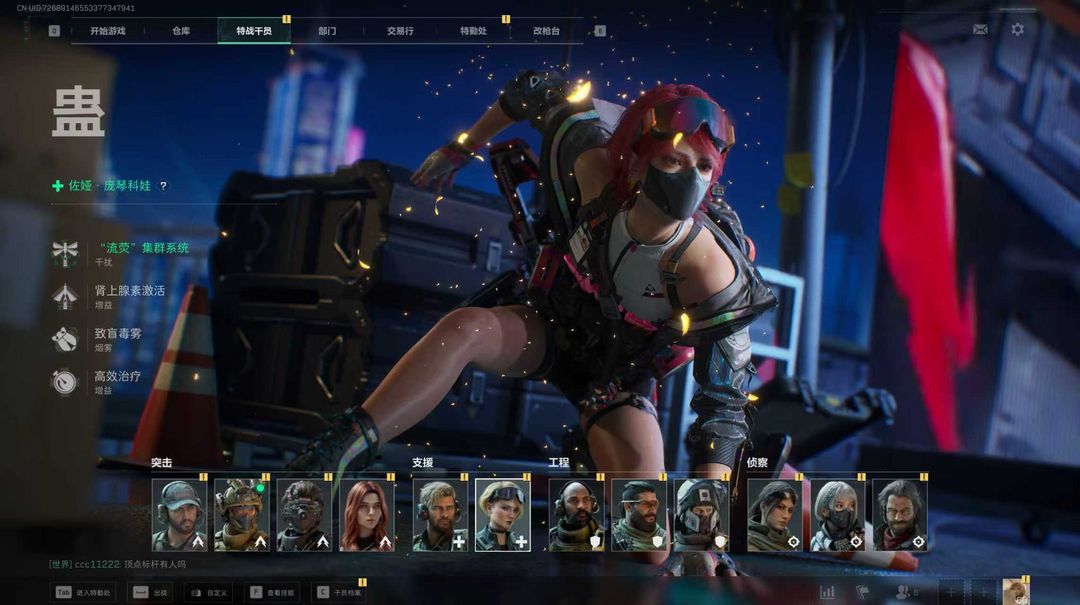Select the 部门 tab

tap(327, 31)
